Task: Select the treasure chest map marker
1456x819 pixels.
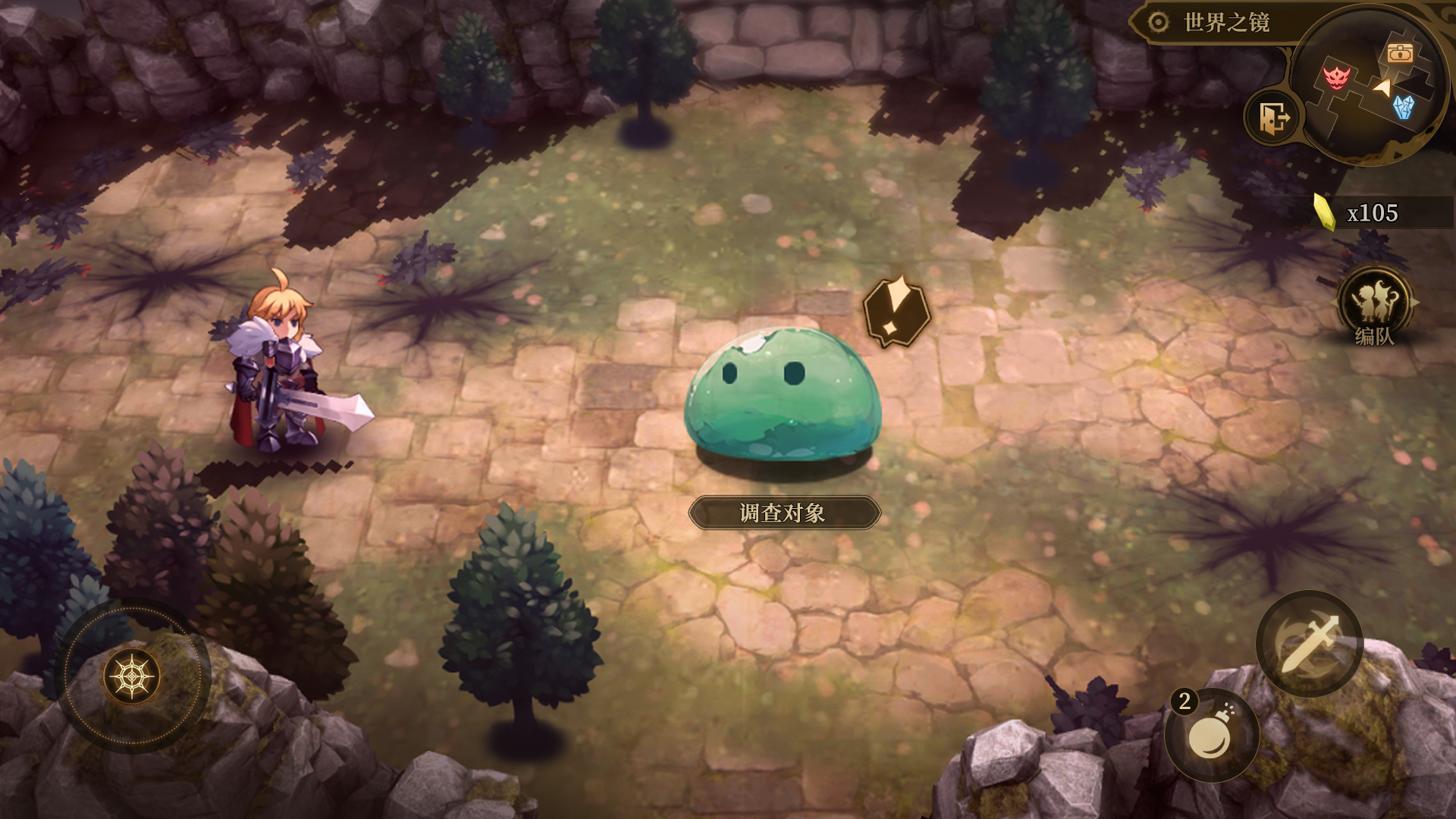Action: click(x=1400, y=53)
